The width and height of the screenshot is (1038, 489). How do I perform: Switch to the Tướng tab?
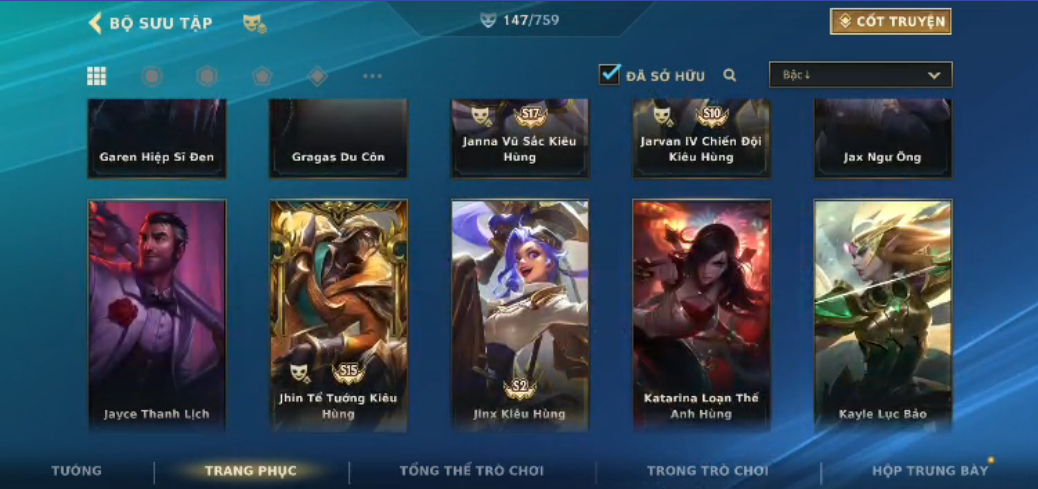[x=77, y=471]
